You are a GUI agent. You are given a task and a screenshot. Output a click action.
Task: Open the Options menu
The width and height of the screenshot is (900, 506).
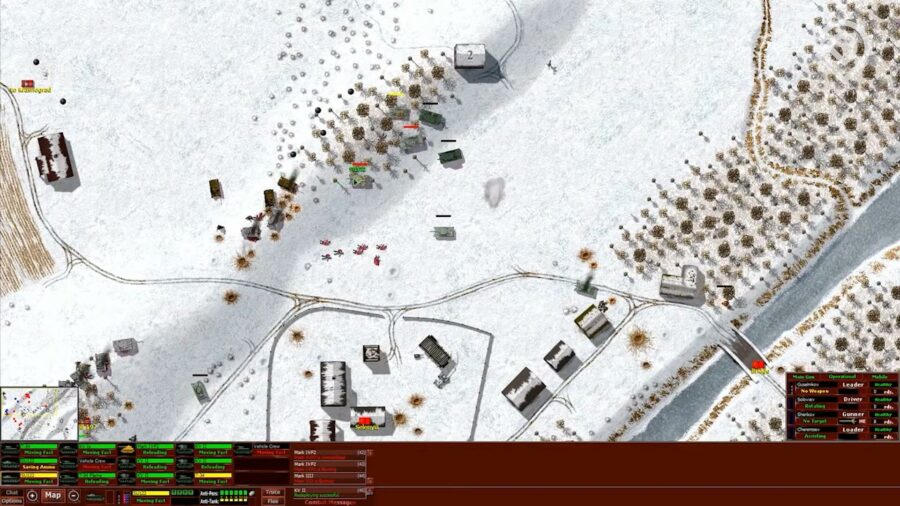(11, 500)
